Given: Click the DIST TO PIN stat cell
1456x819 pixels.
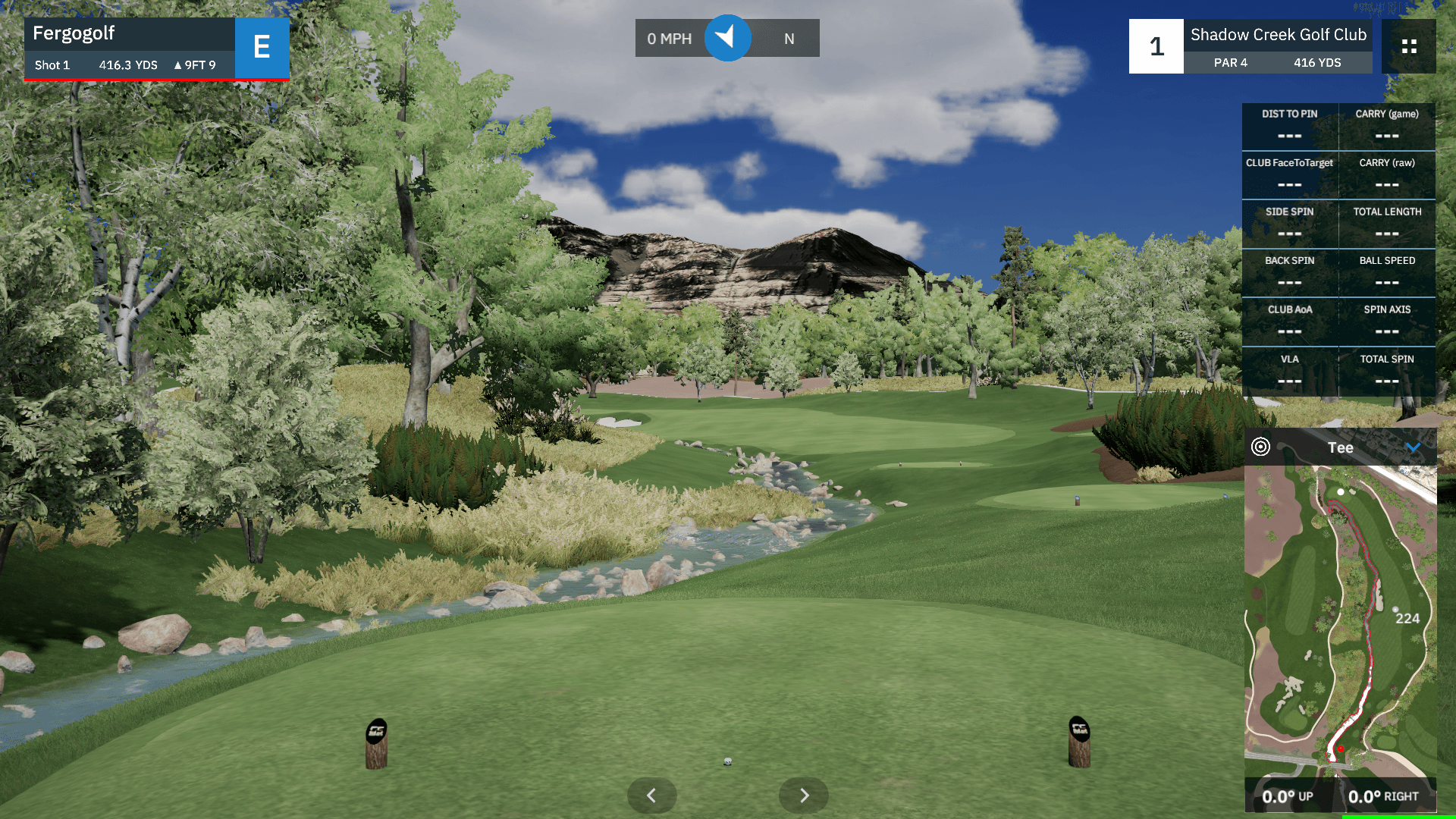Looking at the screenshot, I should click(x=1289, y=126).
